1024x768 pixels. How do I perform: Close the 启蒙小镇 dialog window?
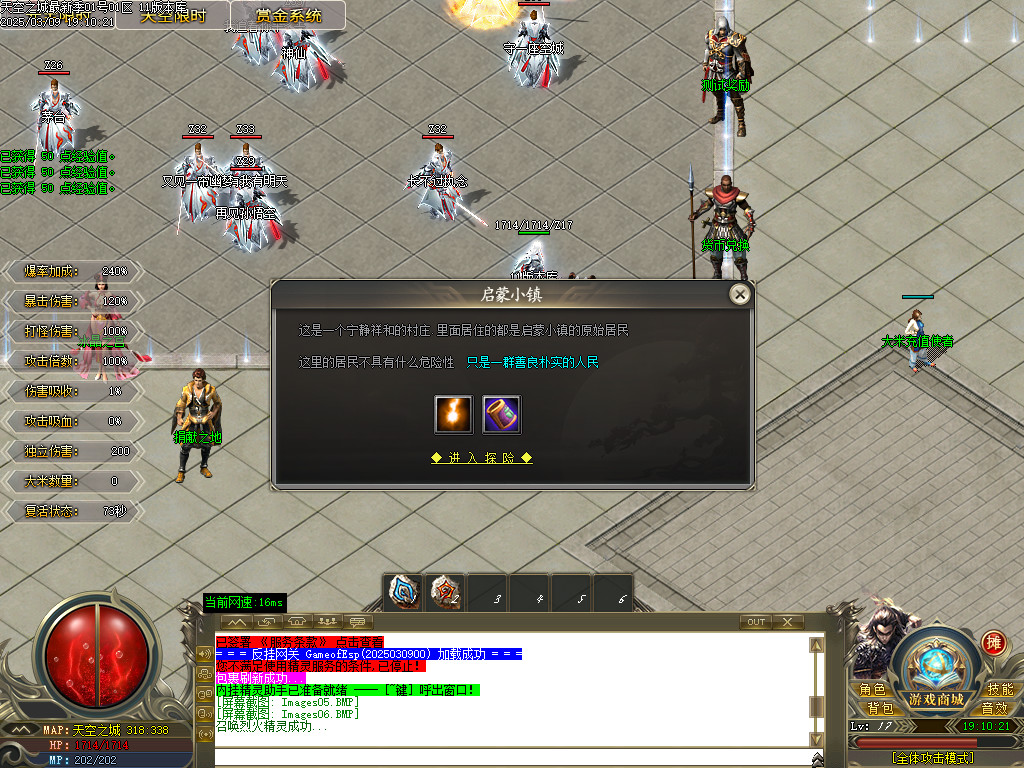(x=739, y=294)
